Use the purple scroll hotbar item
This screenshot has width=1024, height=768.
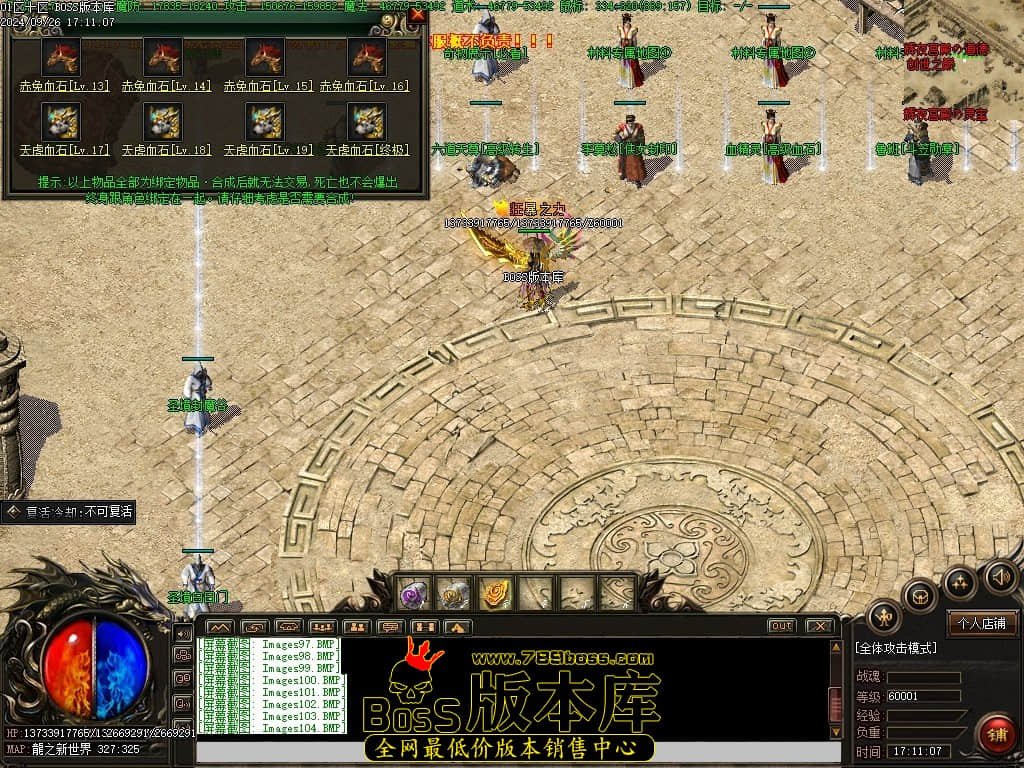click(x=415, y=593)
